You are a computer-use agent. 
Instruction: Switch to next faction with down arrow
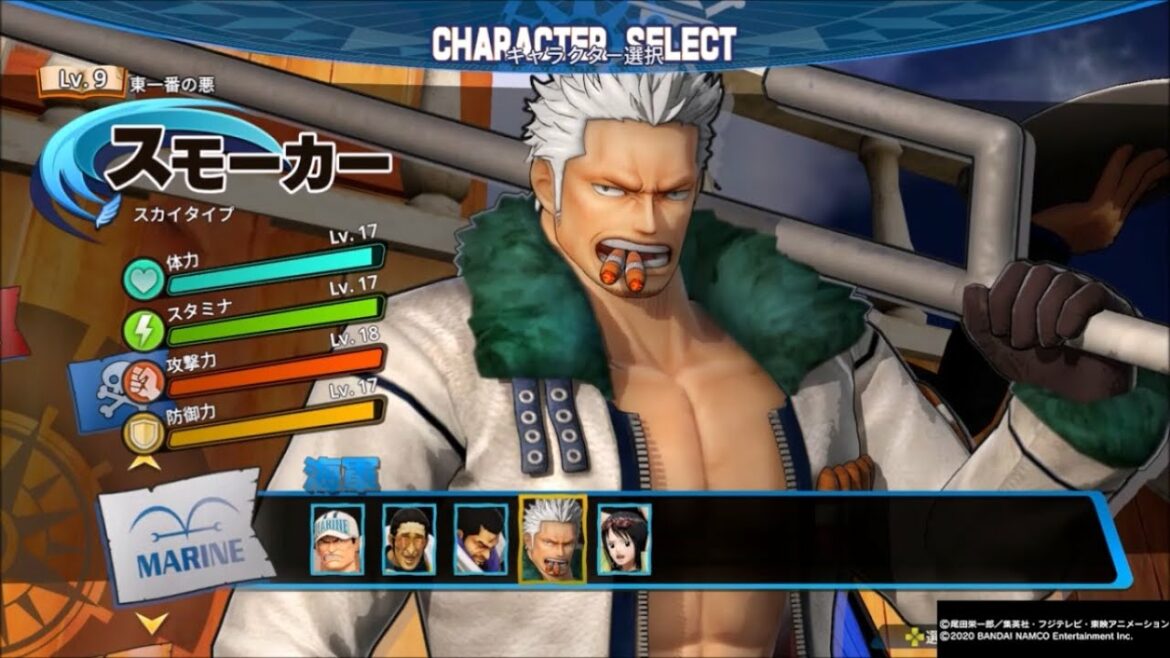[x=152, y=623]
